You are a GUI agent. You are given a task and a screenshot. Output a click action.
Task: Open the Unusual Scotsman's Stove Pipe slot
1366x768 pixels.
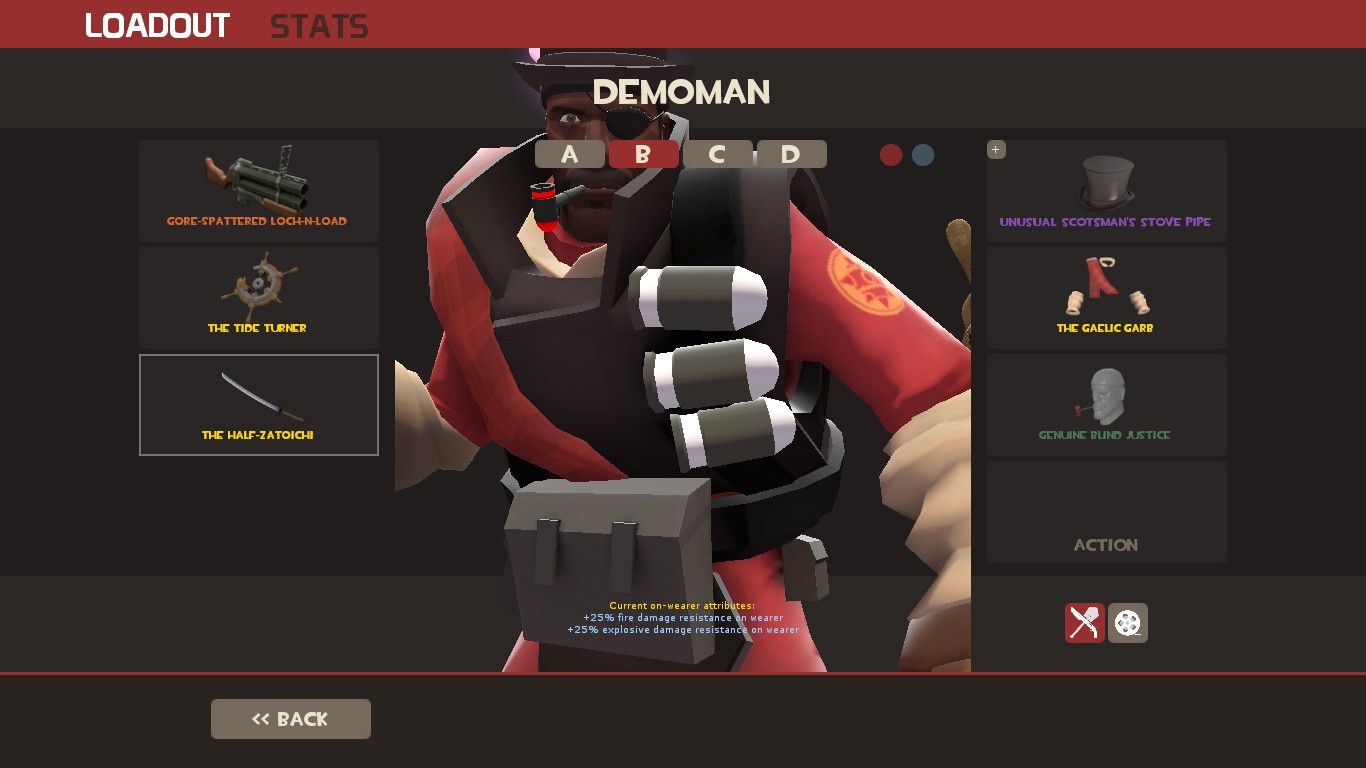(1106, 190)
